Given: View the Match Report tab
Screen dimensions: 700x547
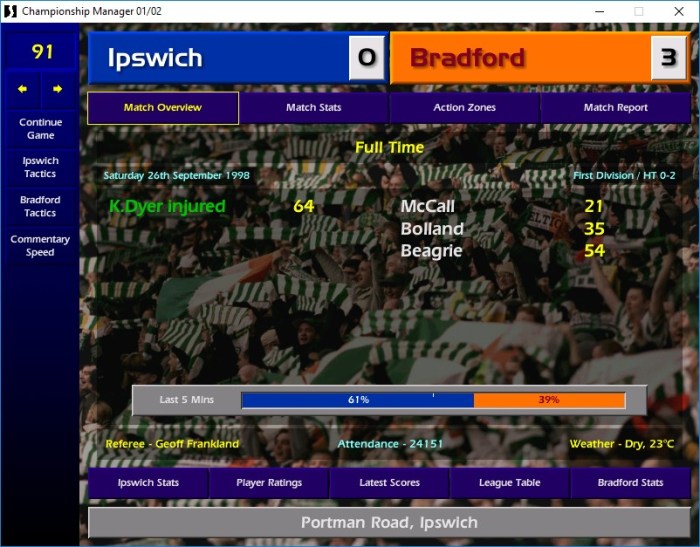Looking at the screenshot, I should pyautogui.click(x=615, y=108).
